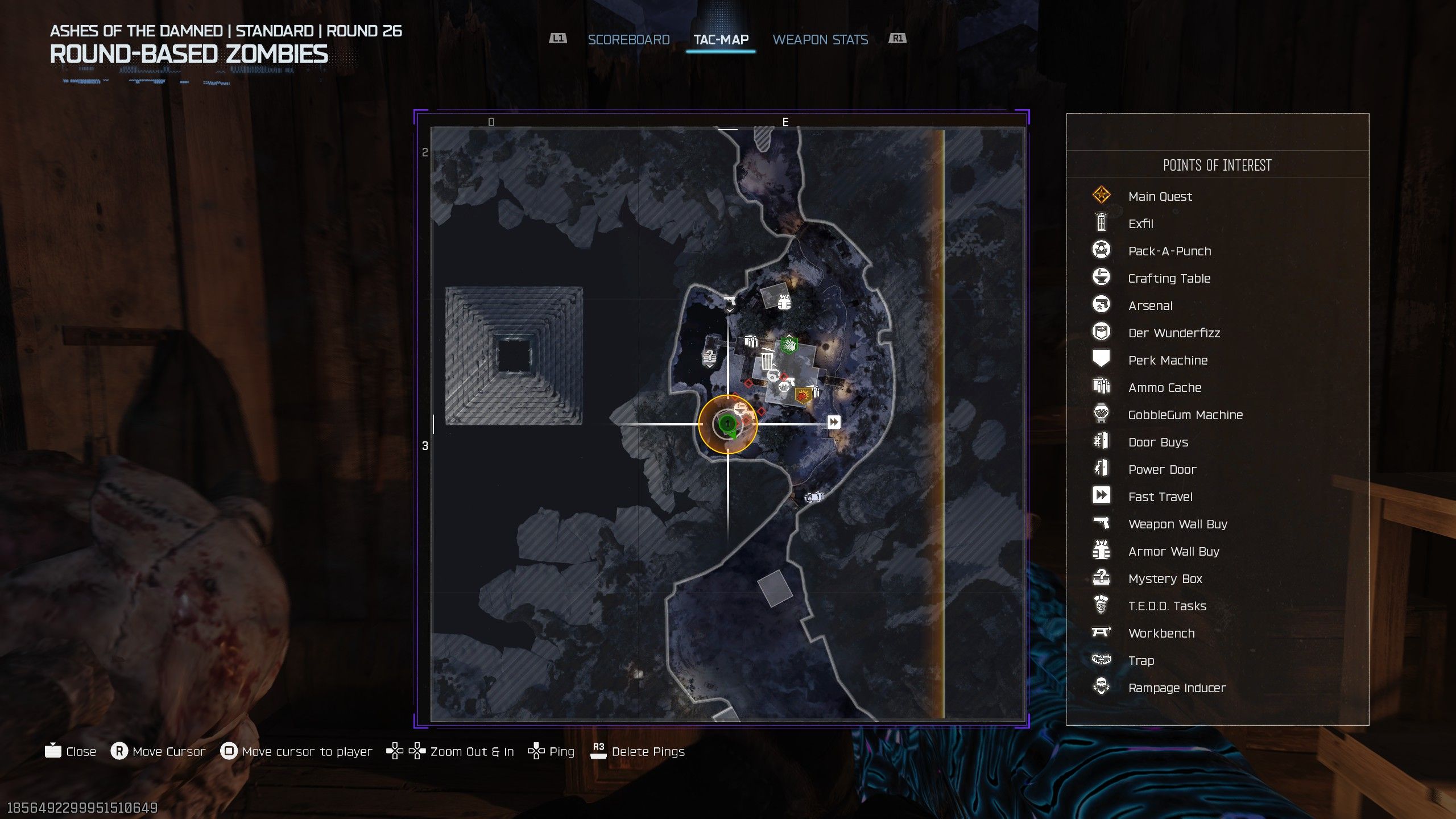
Task: Click the Rampage Inducer legend entry
Action: [x=1177, y=688]
